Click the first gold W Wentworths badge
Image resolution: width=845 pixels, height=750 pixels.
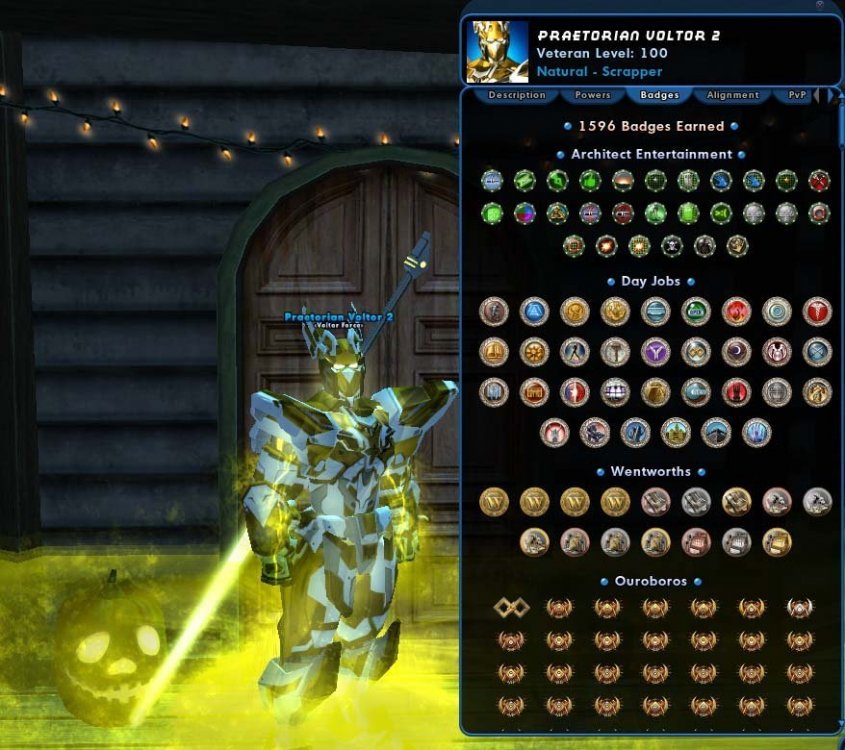point(494,501)
